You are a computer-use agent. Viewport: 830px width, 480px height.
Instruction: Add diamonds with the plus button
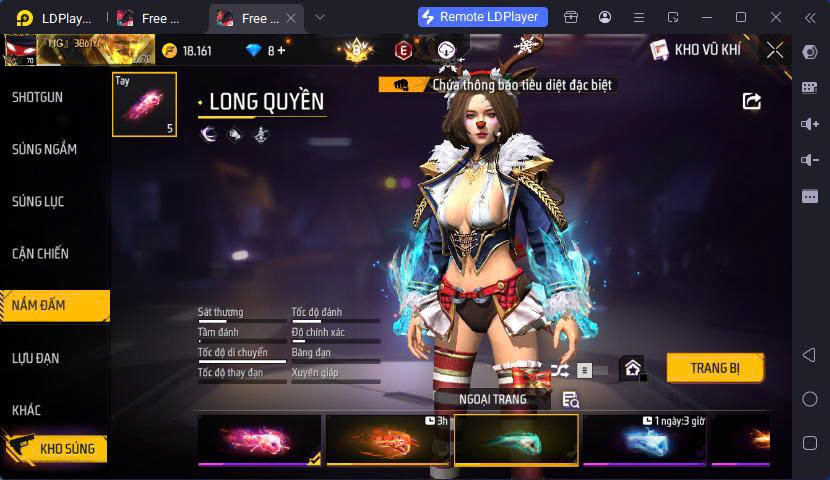[281, 50]
